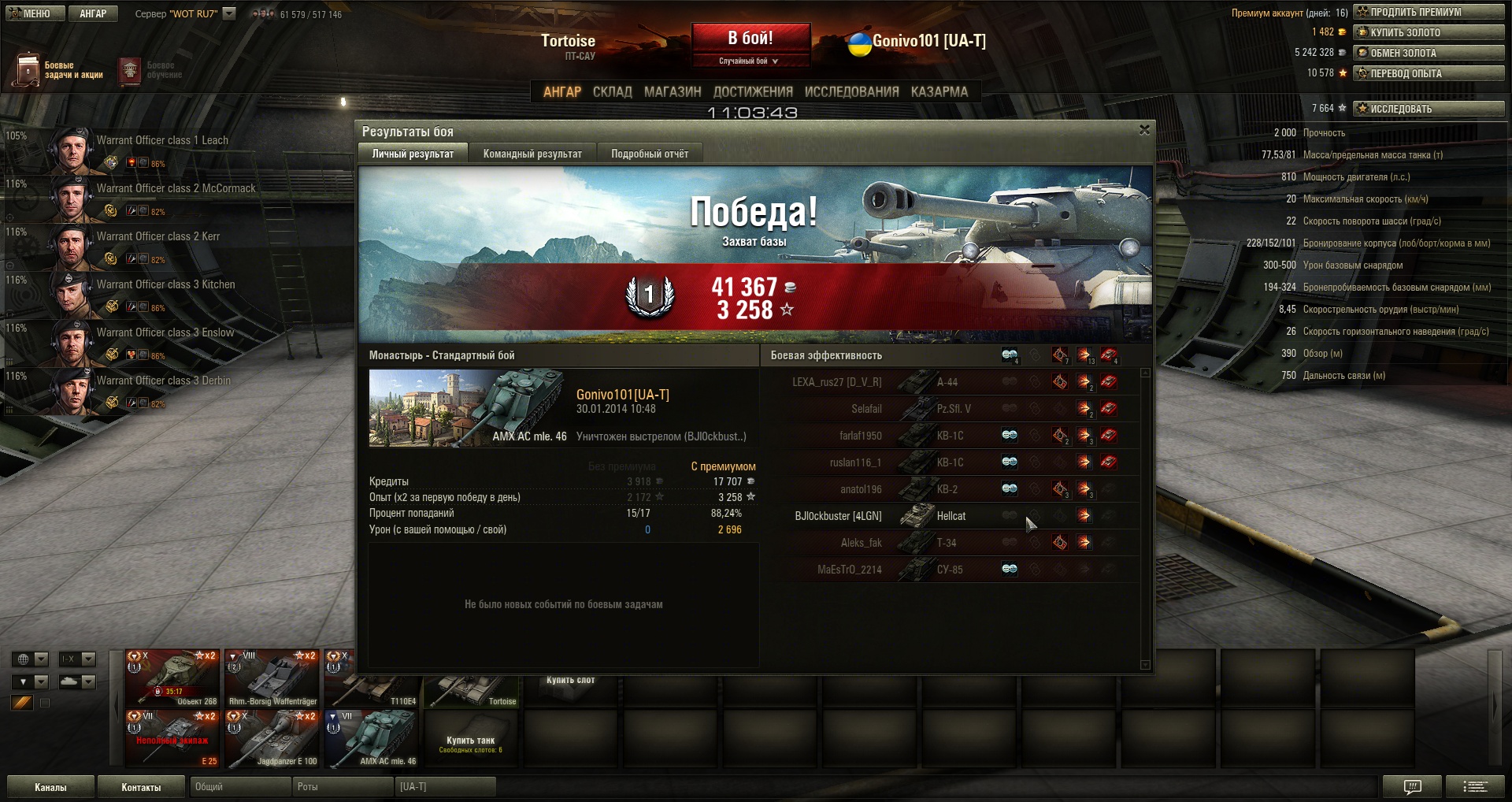Switch to Командный результат tab
Image resolution: width=1512 pixels, height=802 pixels.
coord(532,154)
